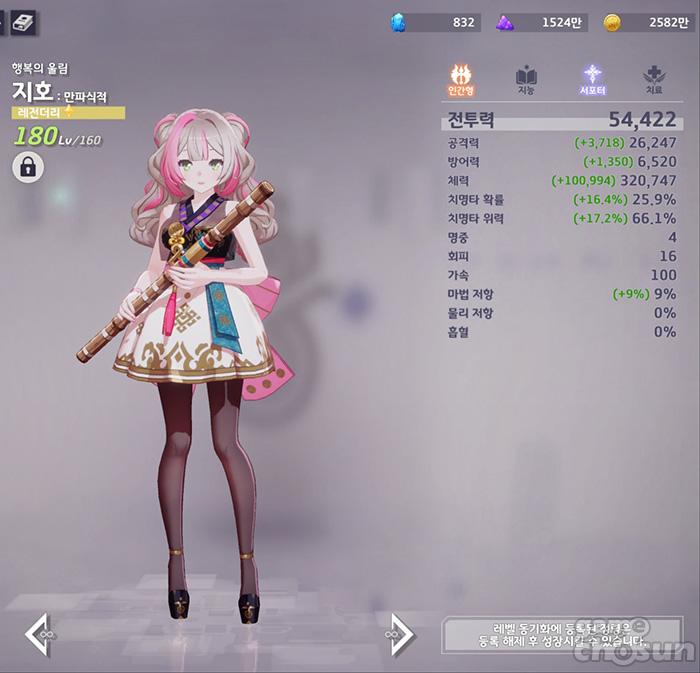Go to the previous character with left arrow

point(39,634)
